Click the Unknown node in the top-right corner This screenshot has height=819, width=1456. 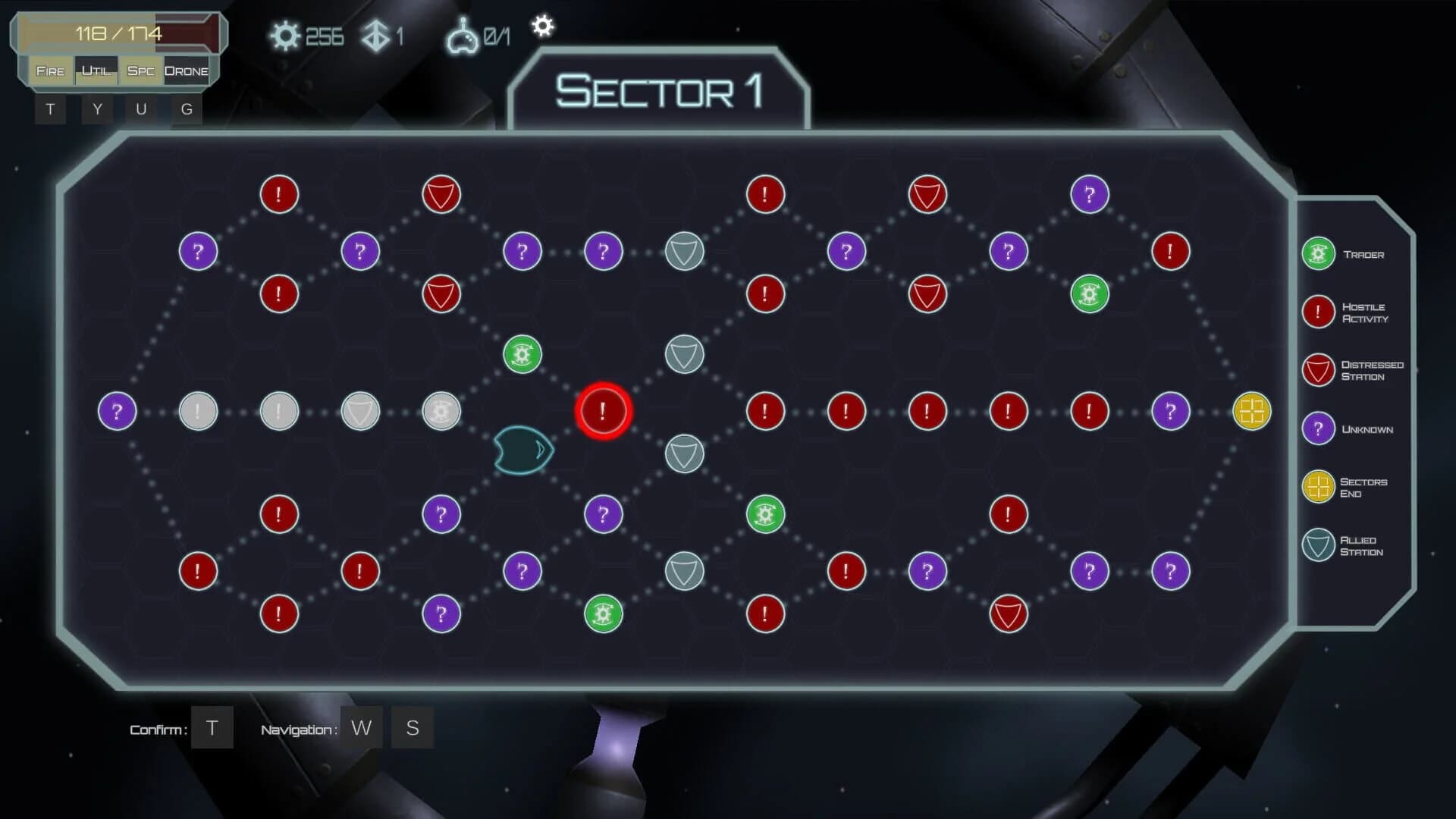(x=1090, y=194)
